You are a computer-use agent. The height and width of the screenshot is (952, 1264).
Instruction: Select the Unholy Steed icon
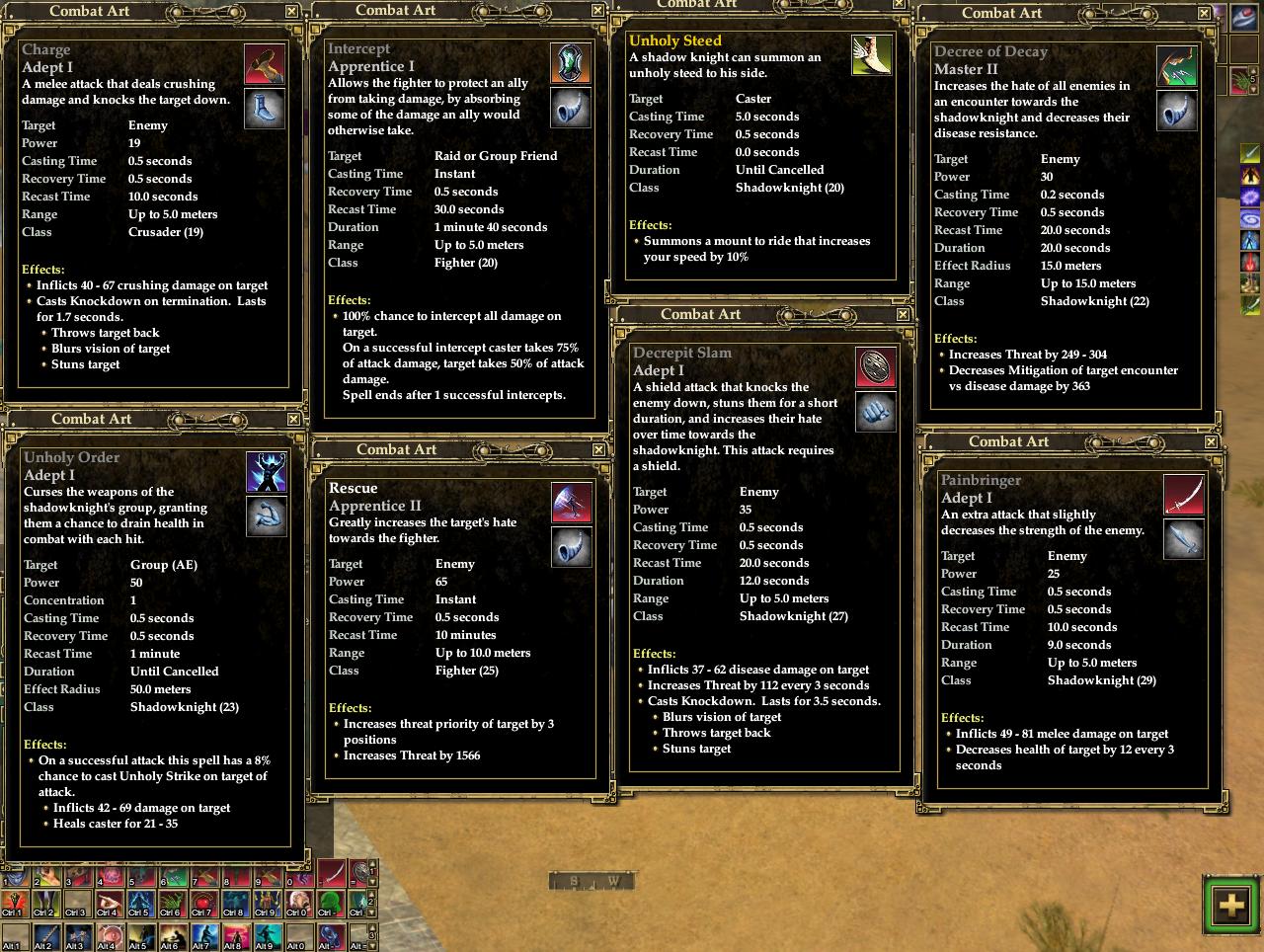tap(871, 55)
